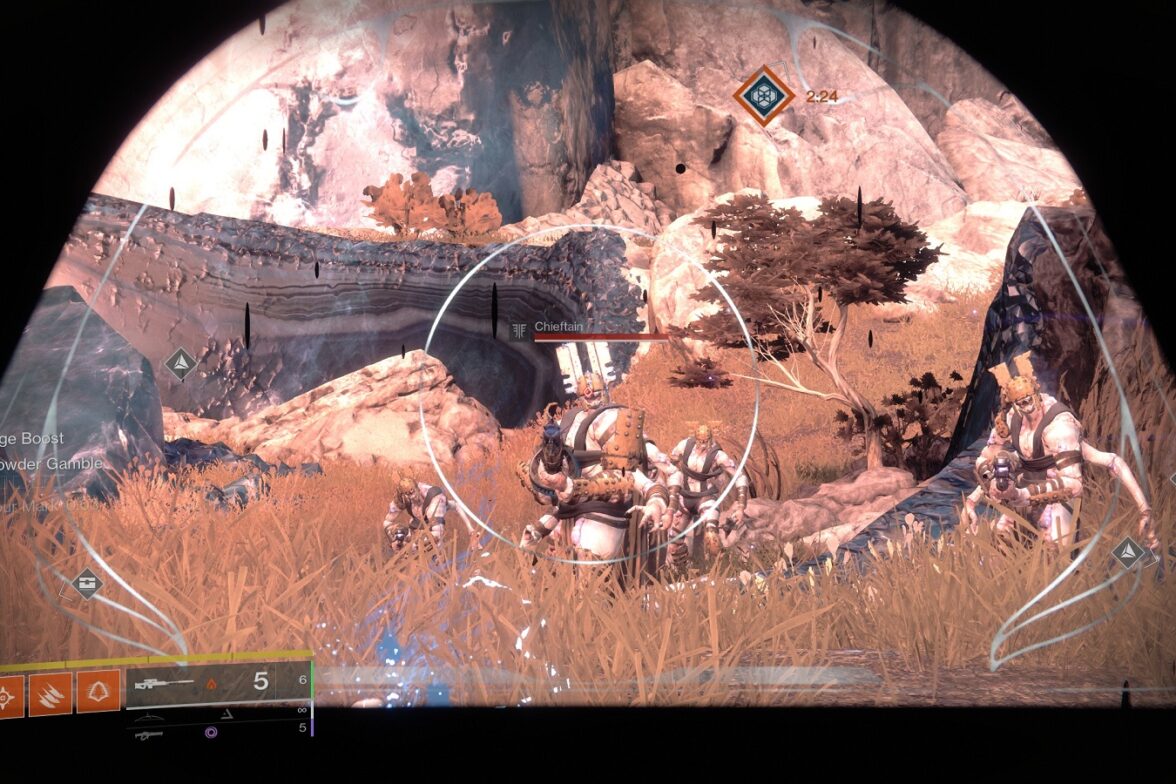Activate the orange class ability icon
1176x784 pixels.
98,692
